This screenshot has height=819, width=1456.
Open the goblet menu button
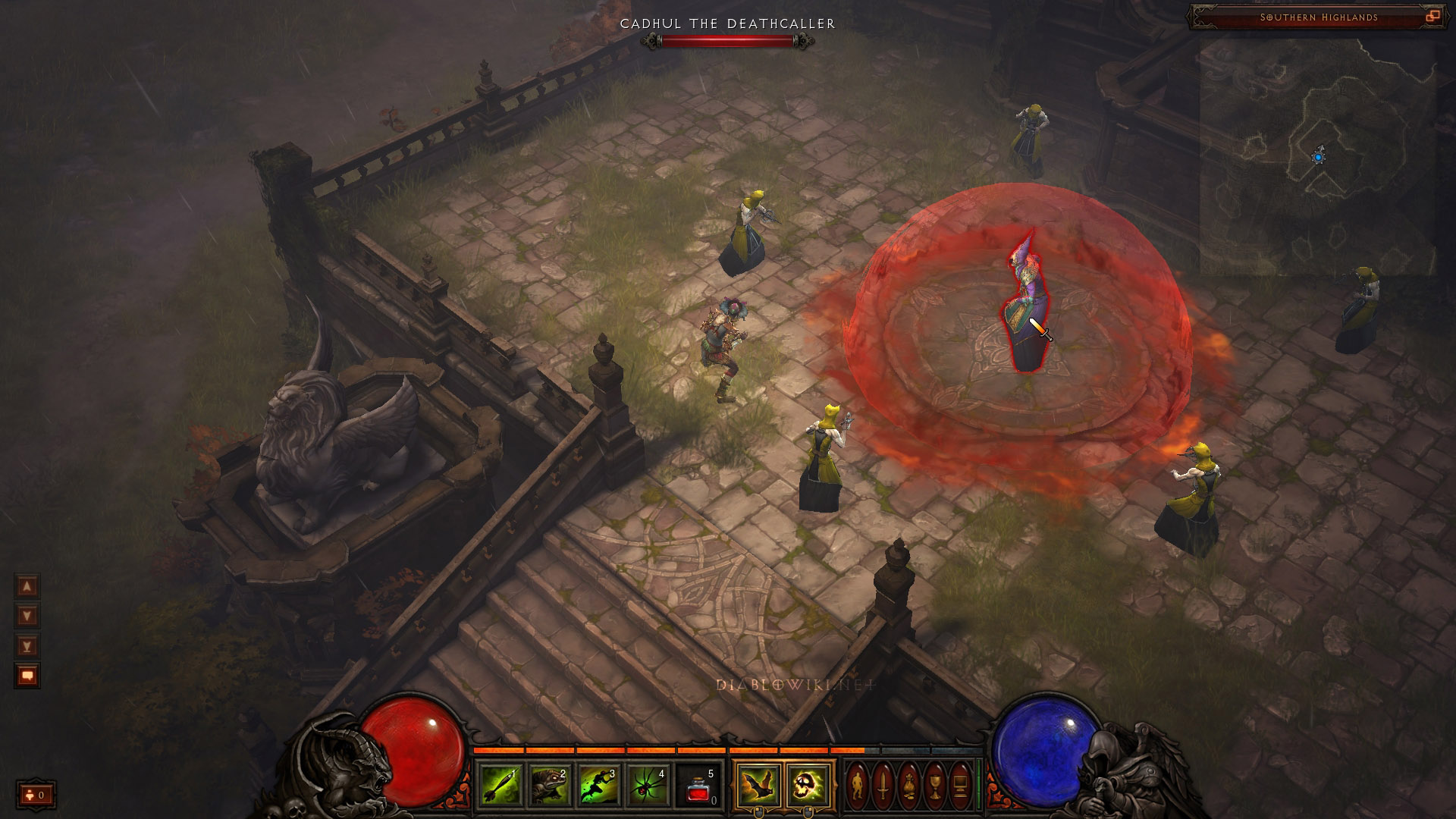point(935,786)
